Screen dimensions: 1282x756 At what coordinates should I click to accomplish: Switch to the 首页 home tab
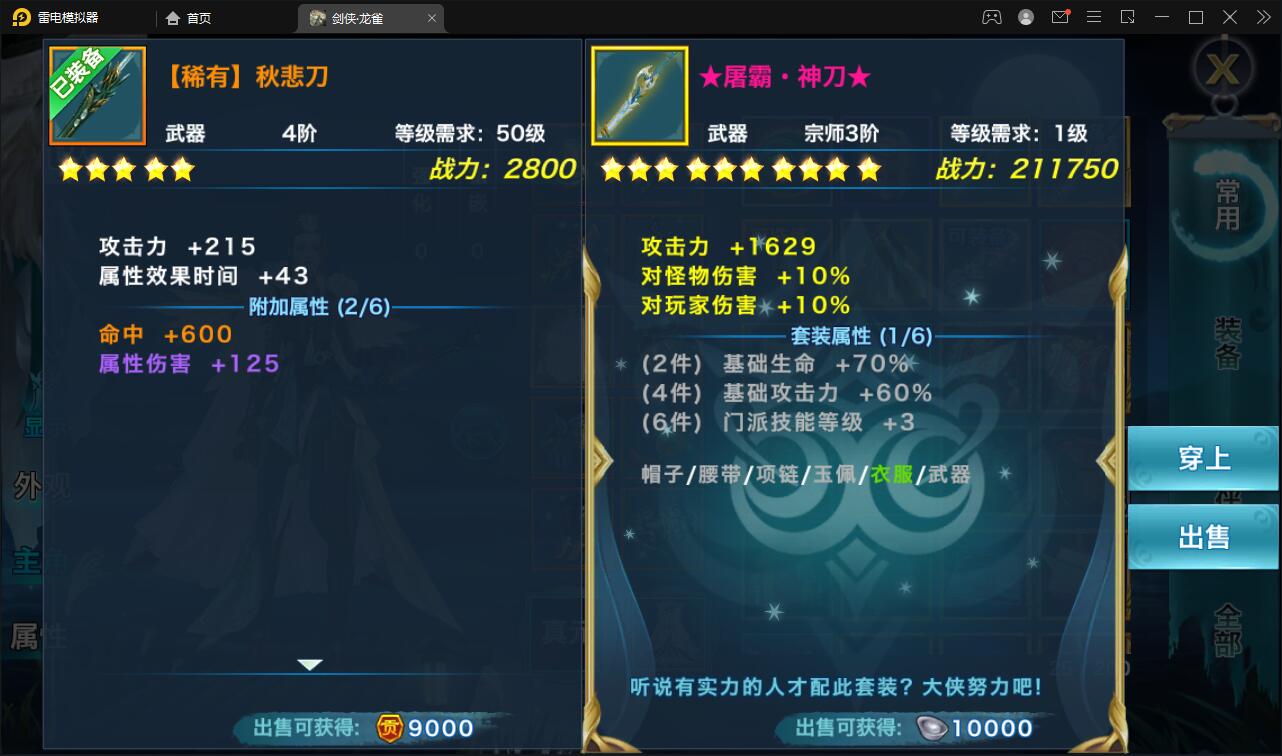(200, 17)
